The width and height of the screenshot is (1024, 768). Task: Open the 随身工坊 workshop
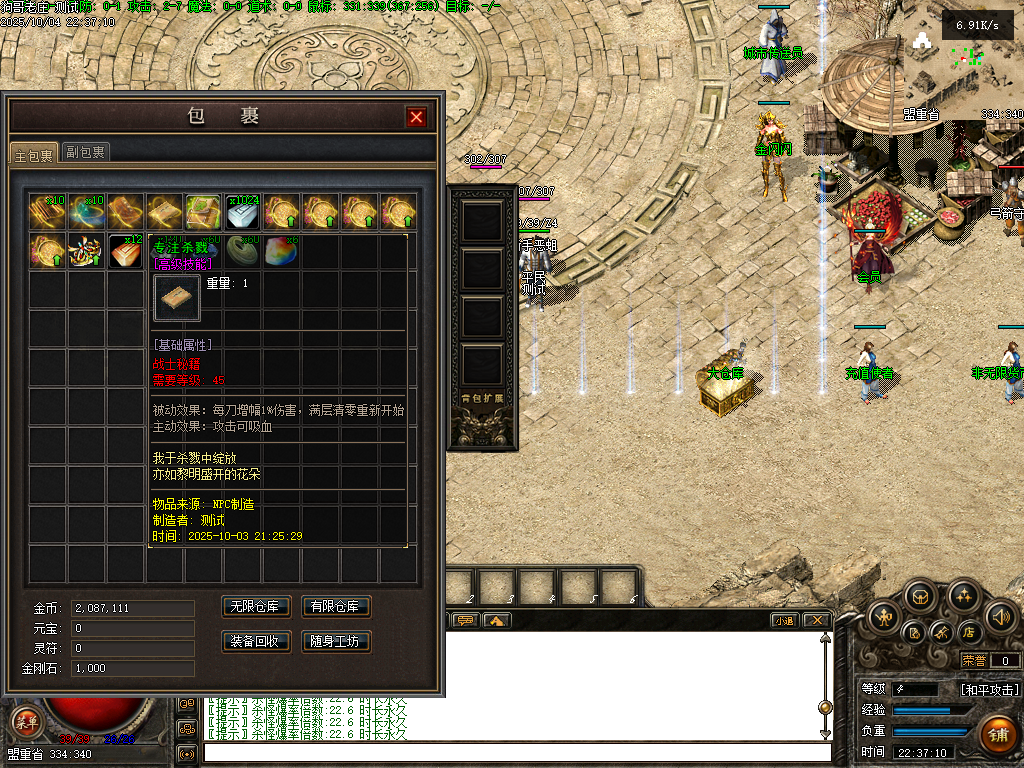point(336,641)
